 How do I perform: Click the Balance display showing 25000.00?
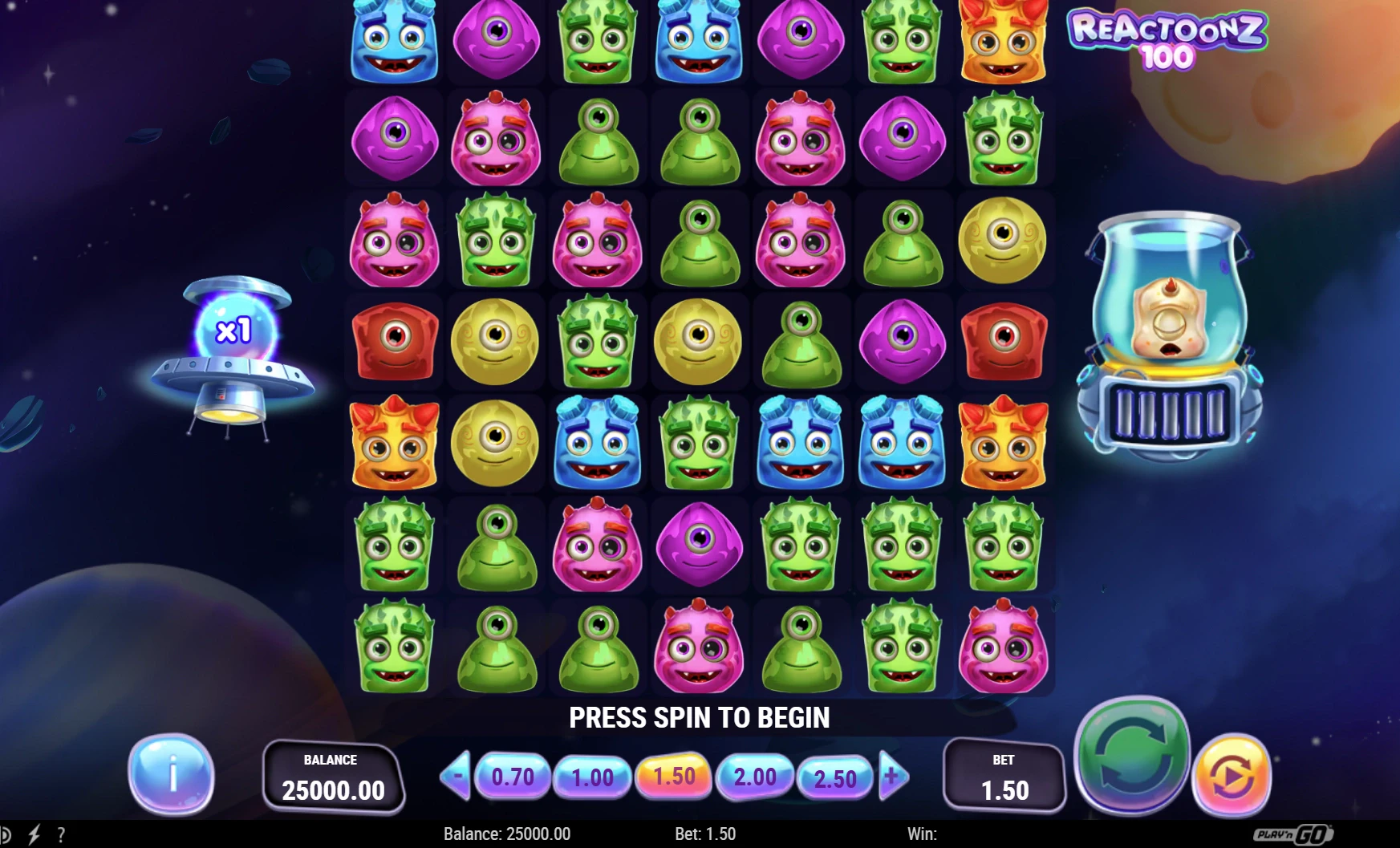[334, 773]
